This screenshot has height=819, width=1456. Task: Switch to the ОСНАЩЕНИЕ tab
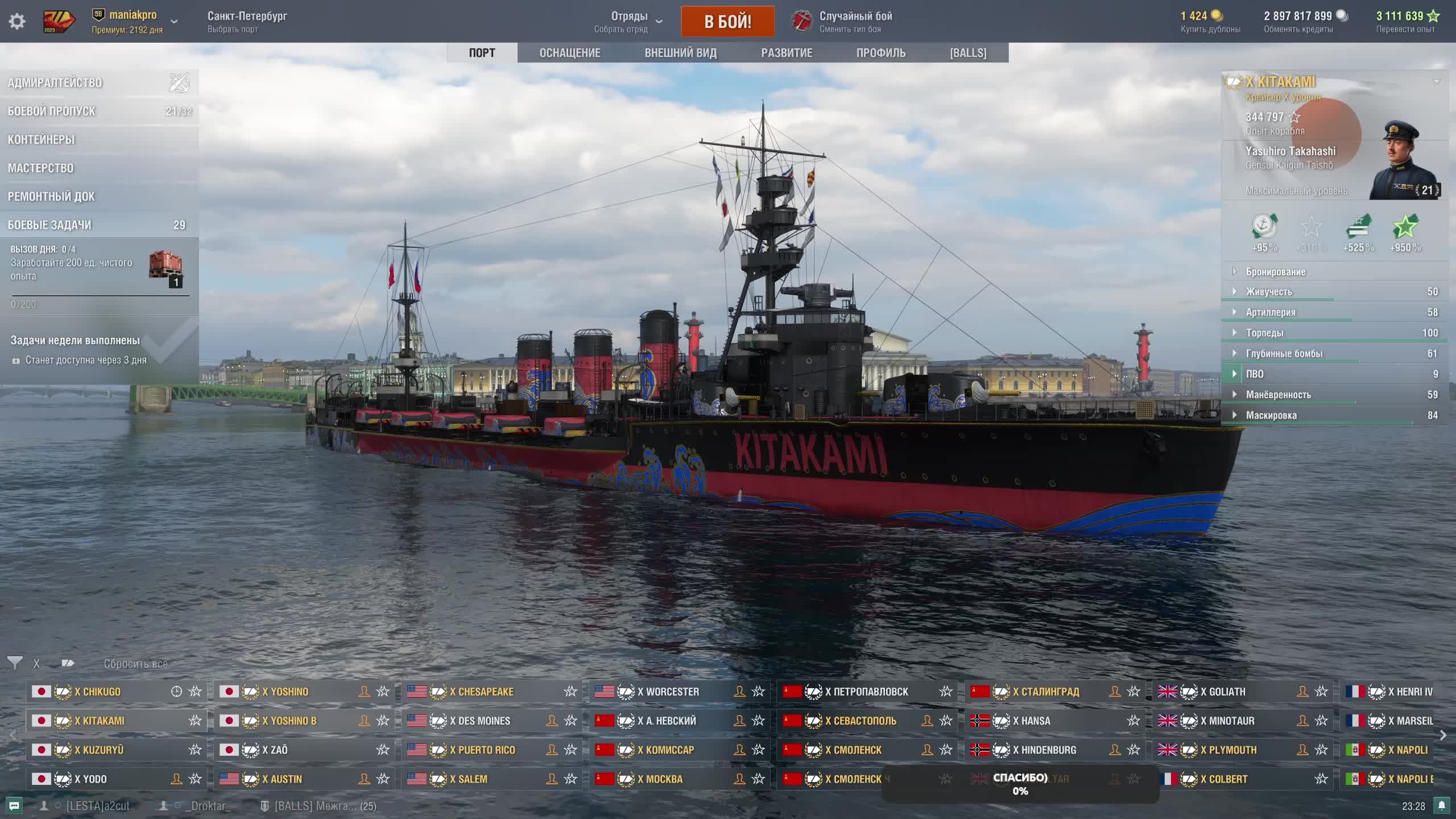coord(569,53)
